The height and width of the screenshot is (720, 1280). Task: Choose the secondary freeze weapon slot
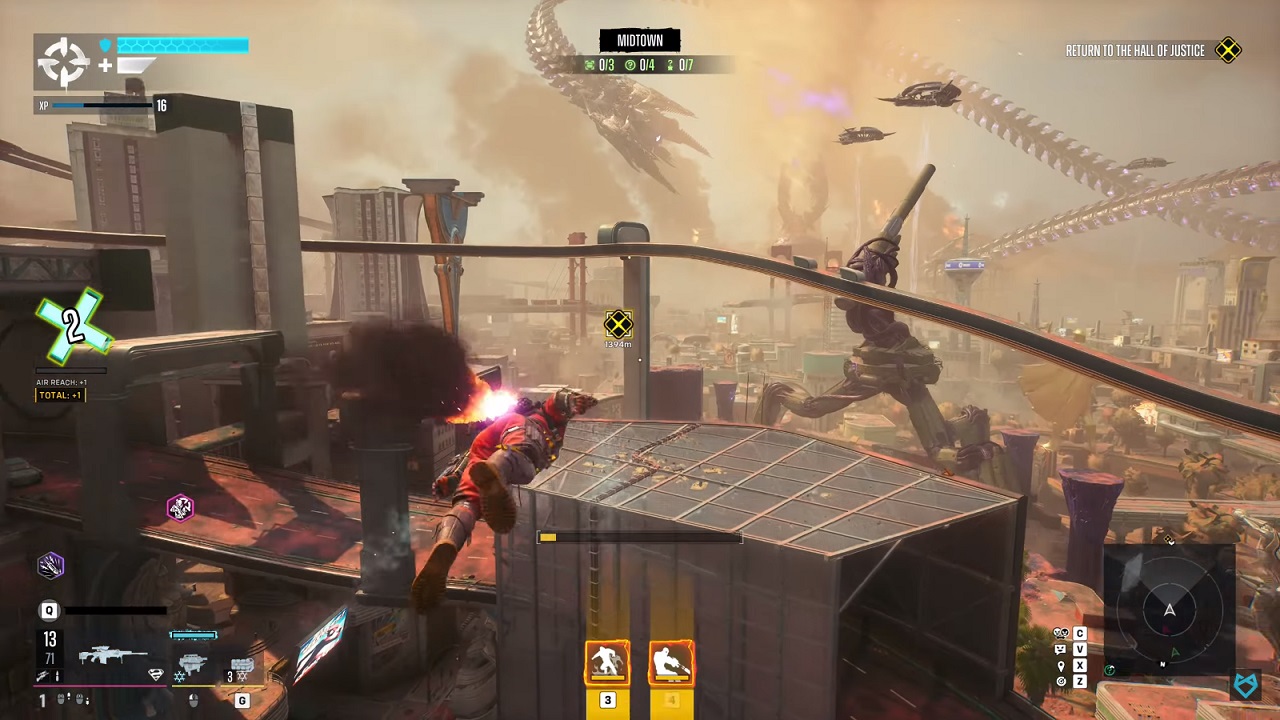[192, 662]
